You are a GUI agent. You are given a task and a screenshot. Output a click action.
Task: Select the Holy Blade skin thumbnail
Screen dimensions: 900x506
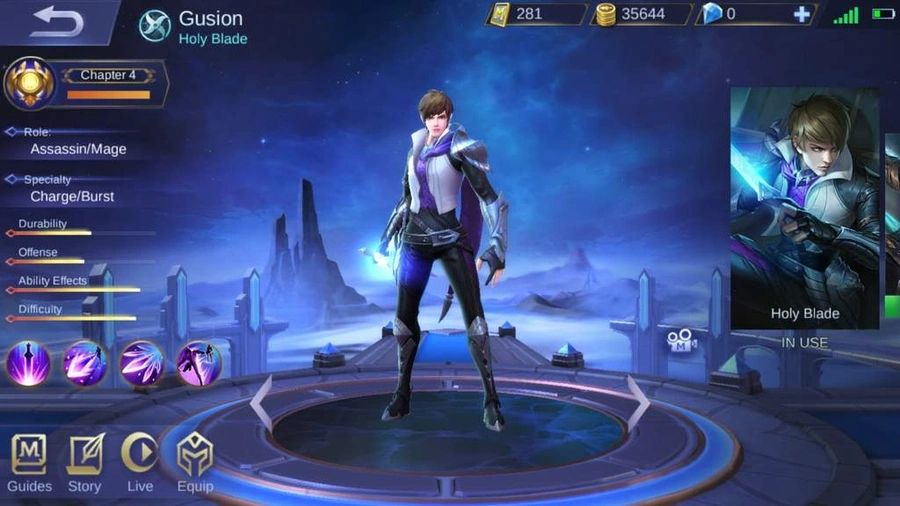[x=805, y=208]
